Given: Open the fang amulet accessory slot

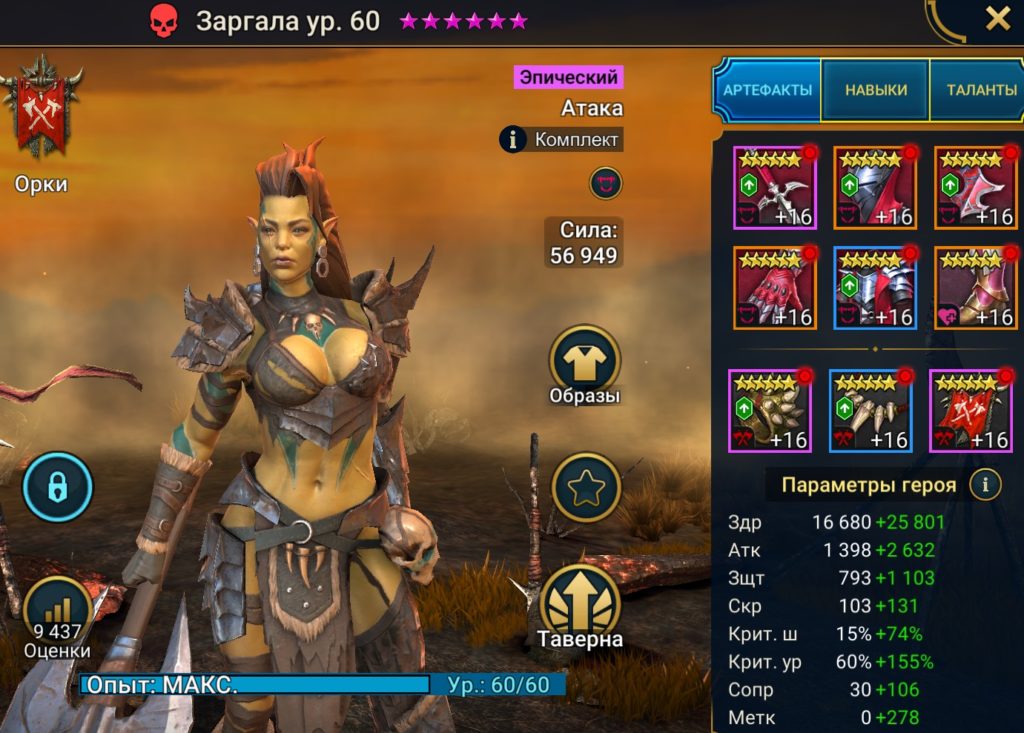Looking at the screenshot, I should tap(871, 411).
